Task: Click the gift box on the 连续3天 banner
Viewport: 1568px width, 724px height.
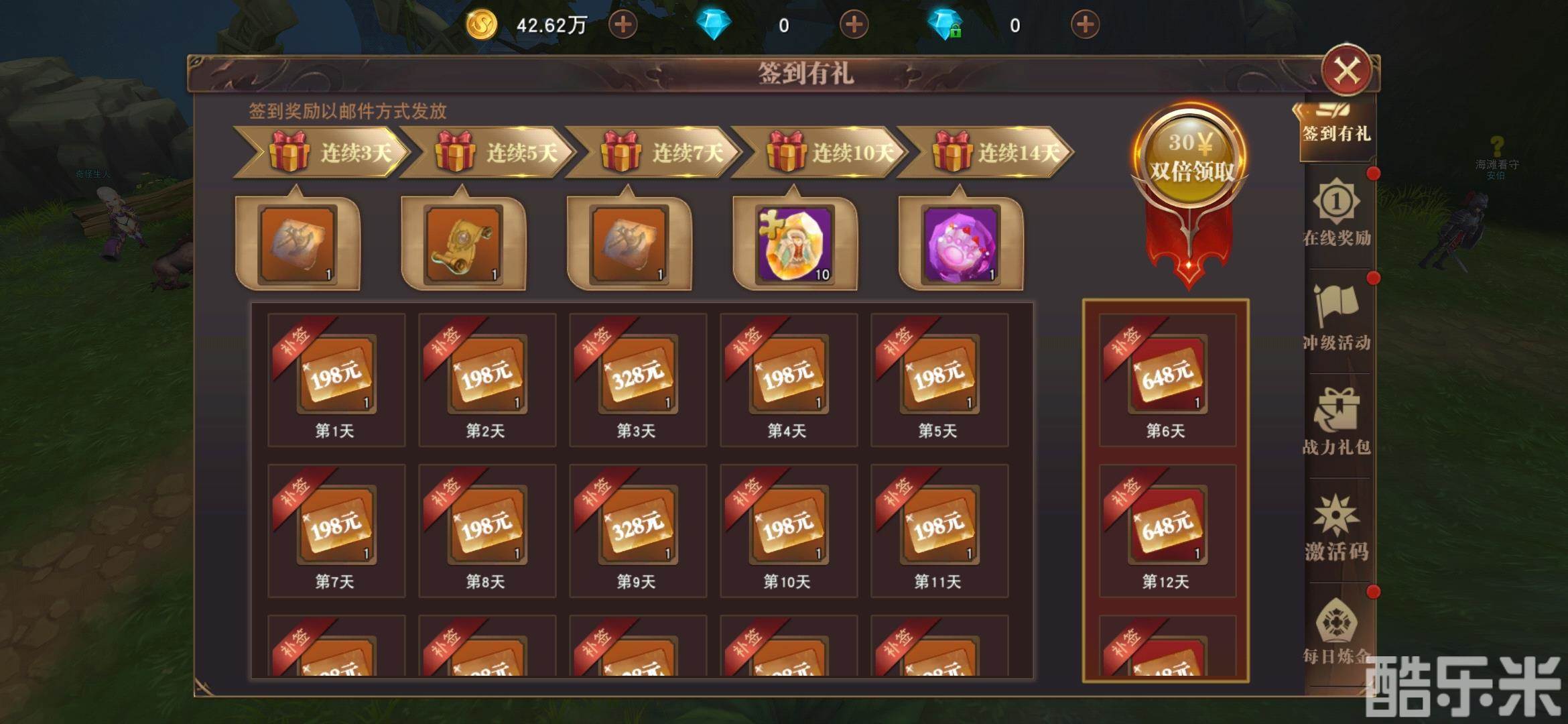Action: coord(289,153)
